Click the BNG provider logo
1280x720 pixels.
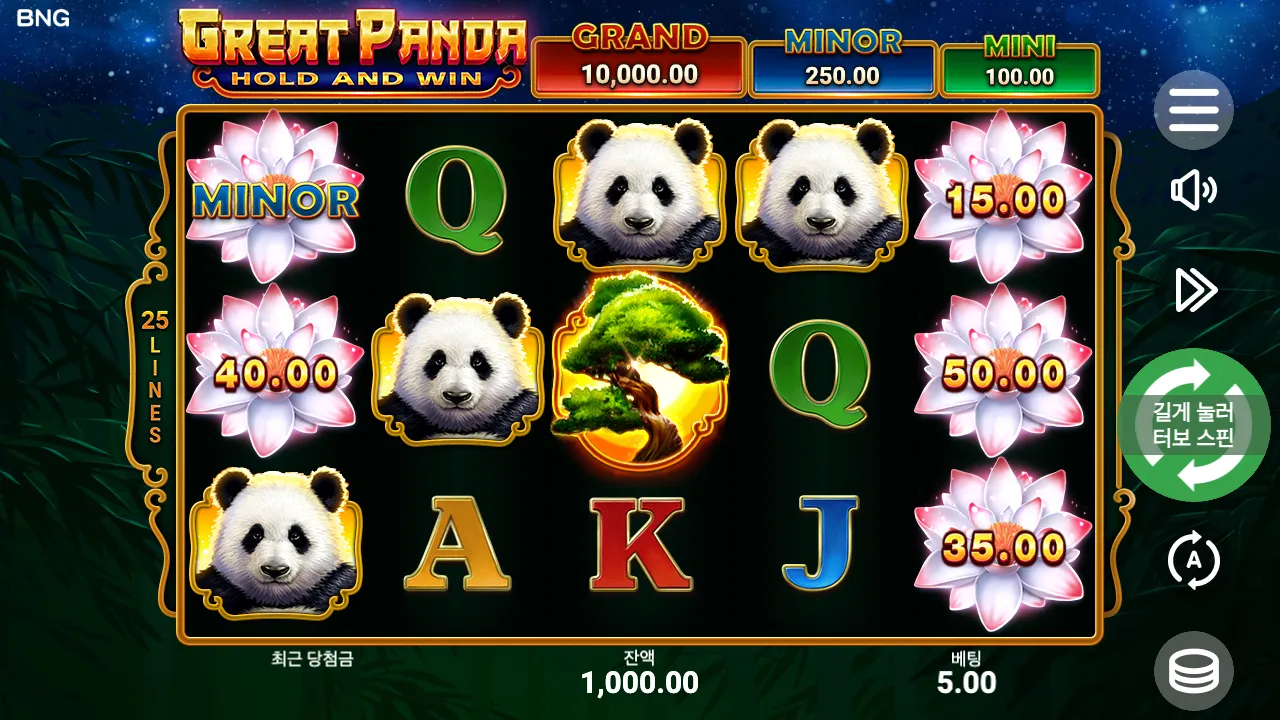(45, 18)
